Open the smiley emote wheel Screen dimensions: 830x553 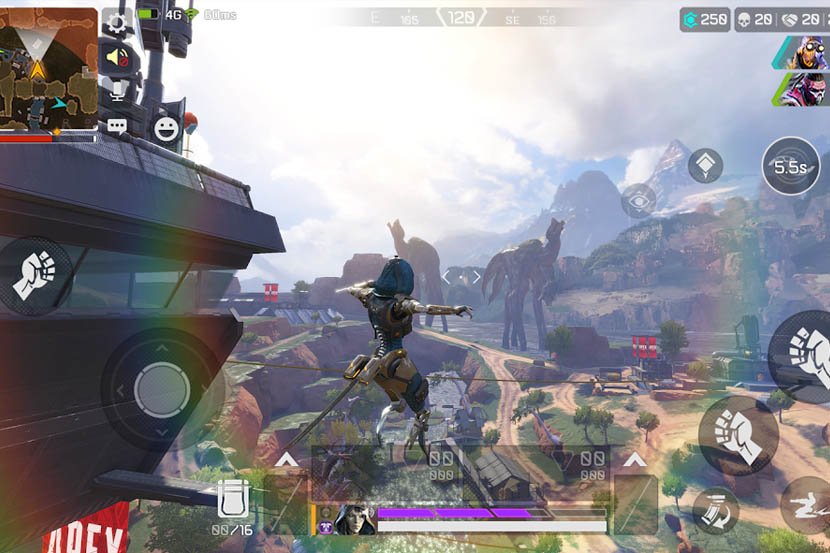(165, 127)
